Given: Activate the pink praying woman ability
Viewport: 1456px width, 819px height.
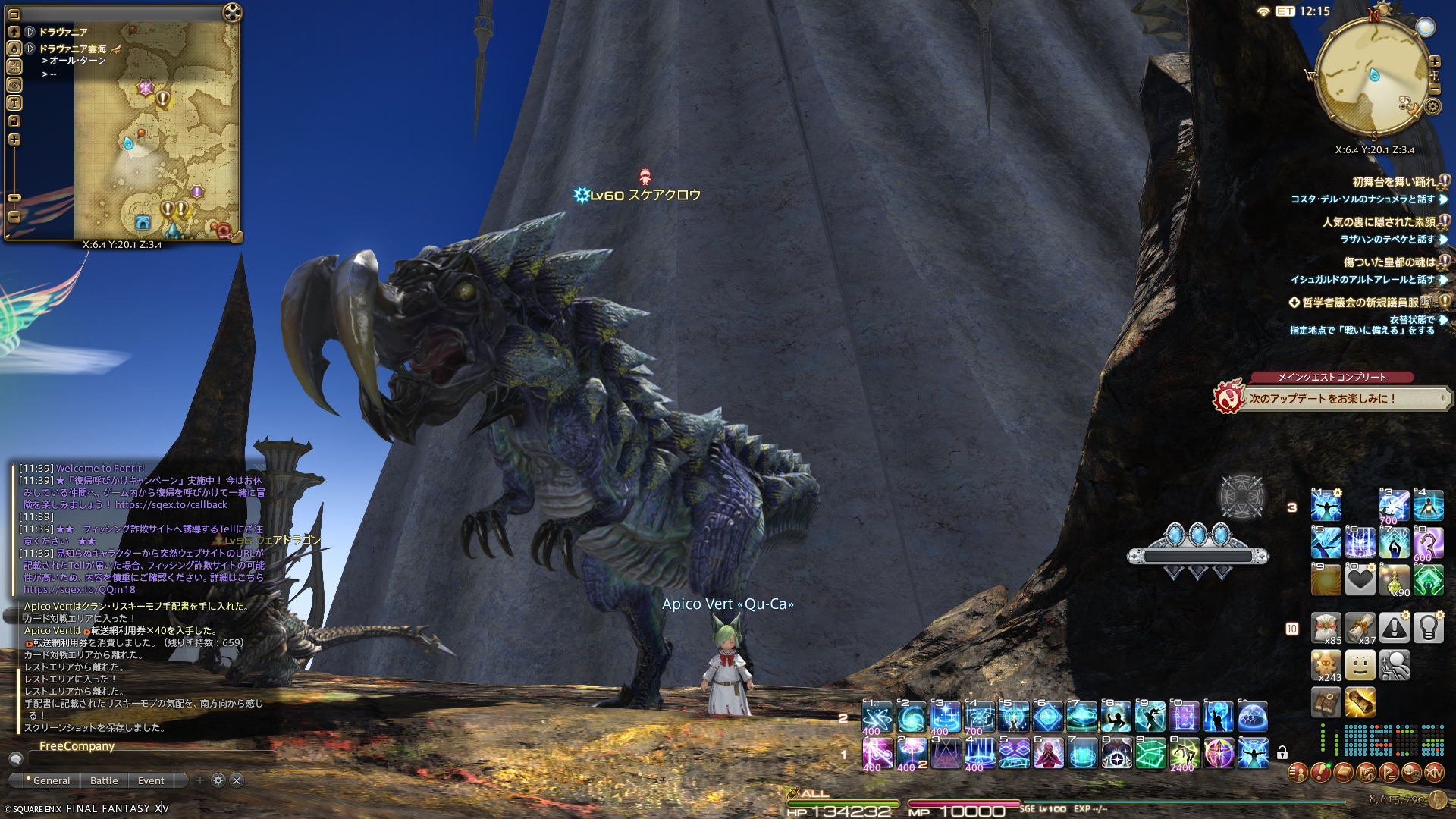Looking at the screenshot, I should (1048, 754).
